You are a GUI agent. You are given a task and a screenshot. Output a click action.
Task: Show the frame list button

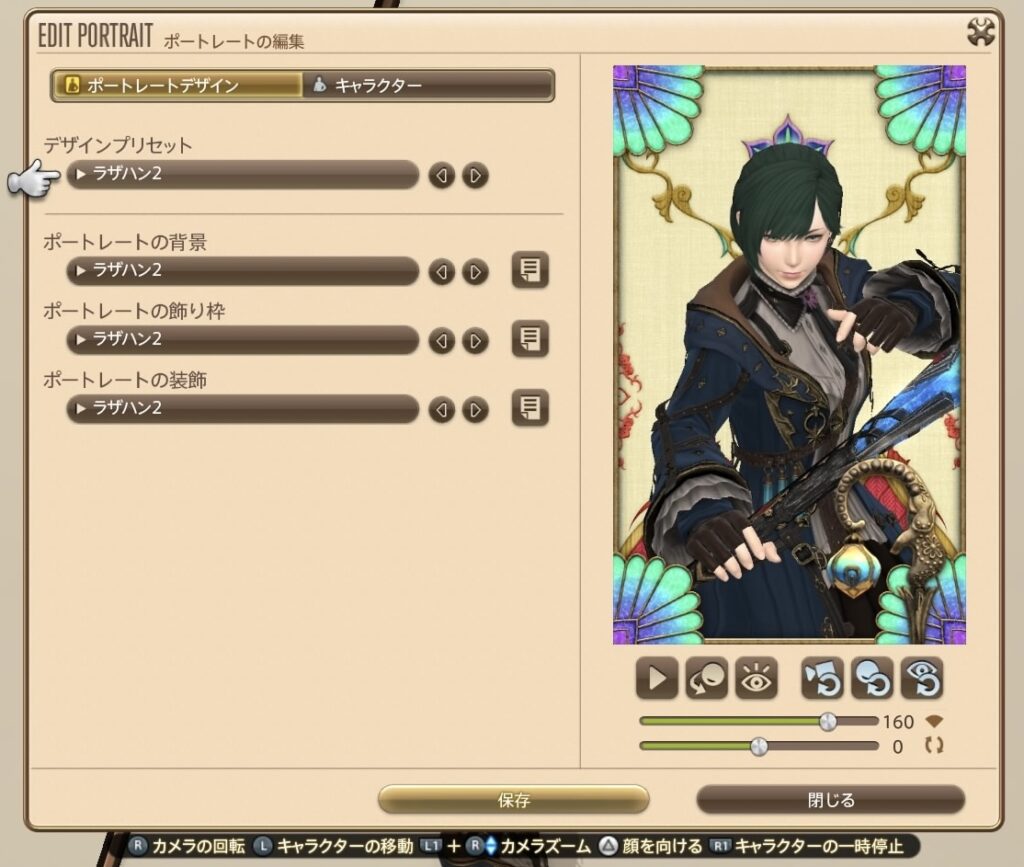(x=530, y=340)
